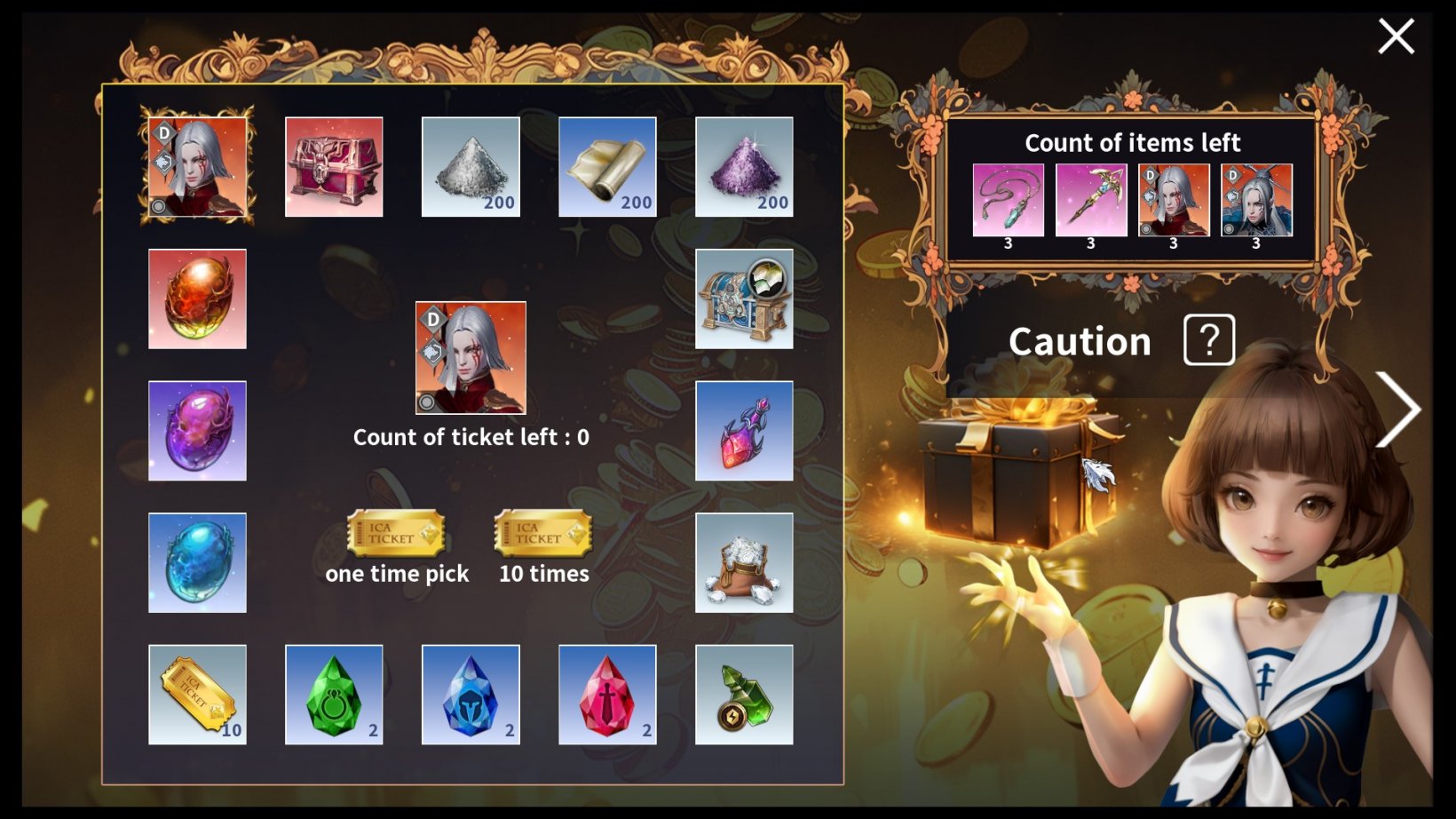Select the pink scarab-like crystal item
The width and height of the screenshot is (1456, 819).
tap(744, 431)
